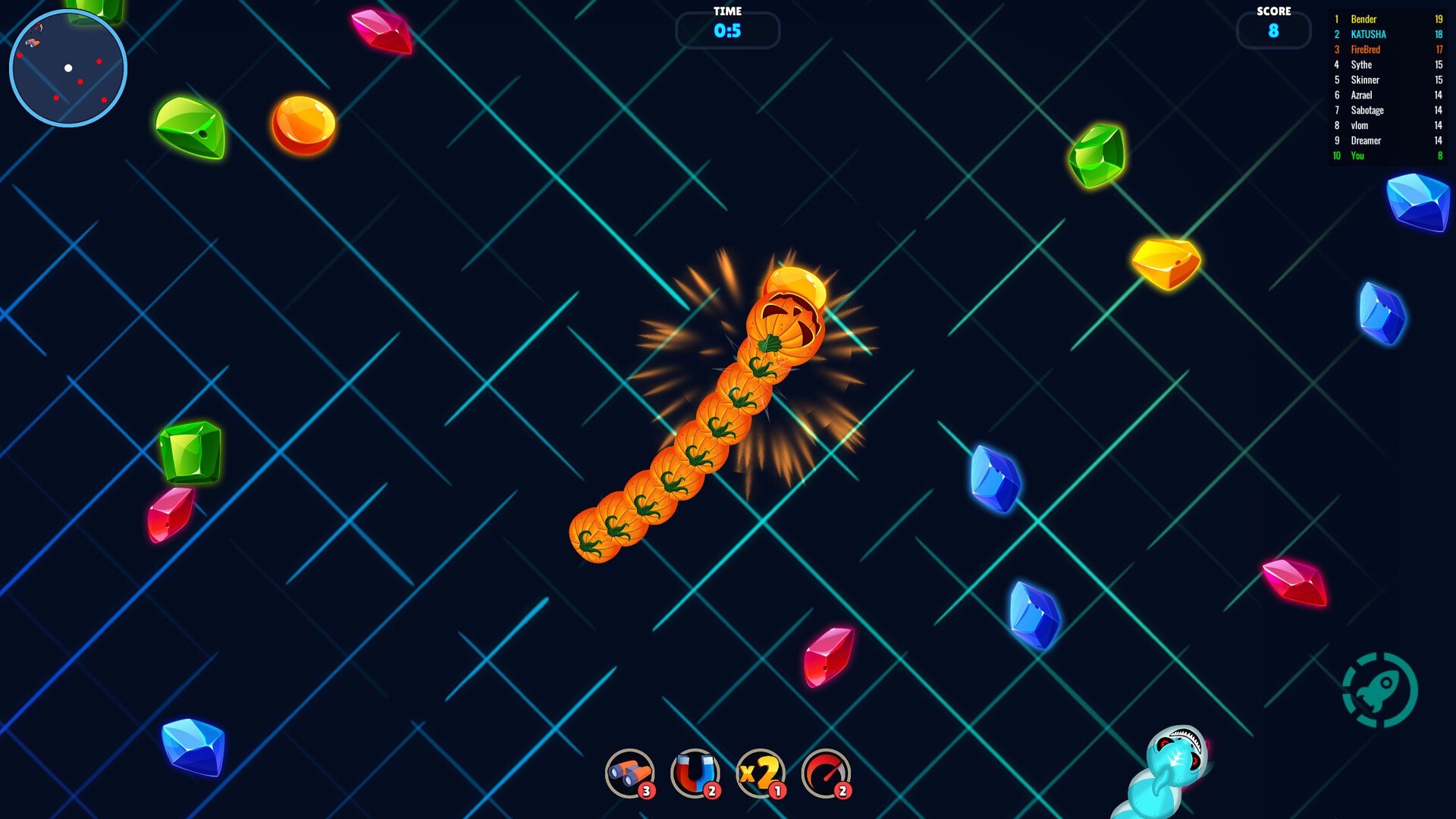
Task: Click the SCORE panel showing 8
Action: click(x=1273, y=30)
